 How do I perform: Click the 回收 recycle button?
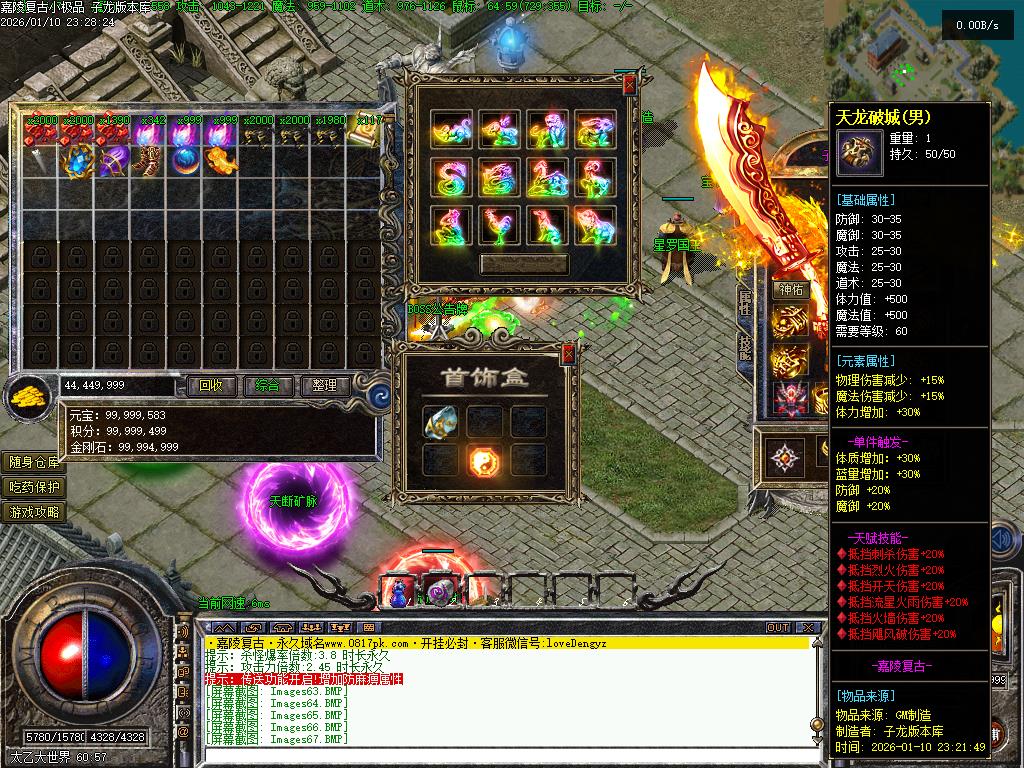211,385
